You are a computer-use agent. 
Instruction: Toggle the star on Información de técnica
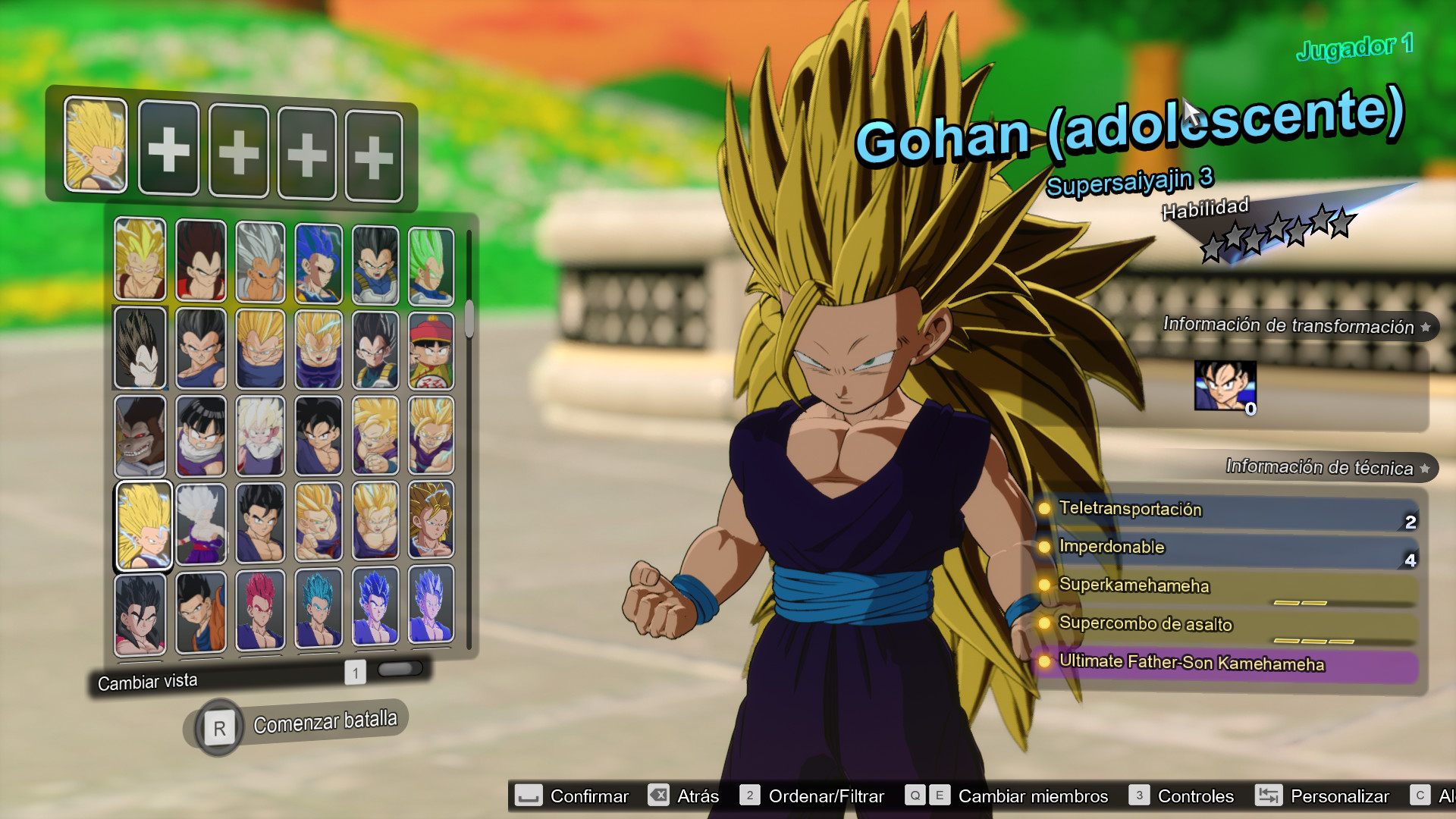[x=1425, y=468]
